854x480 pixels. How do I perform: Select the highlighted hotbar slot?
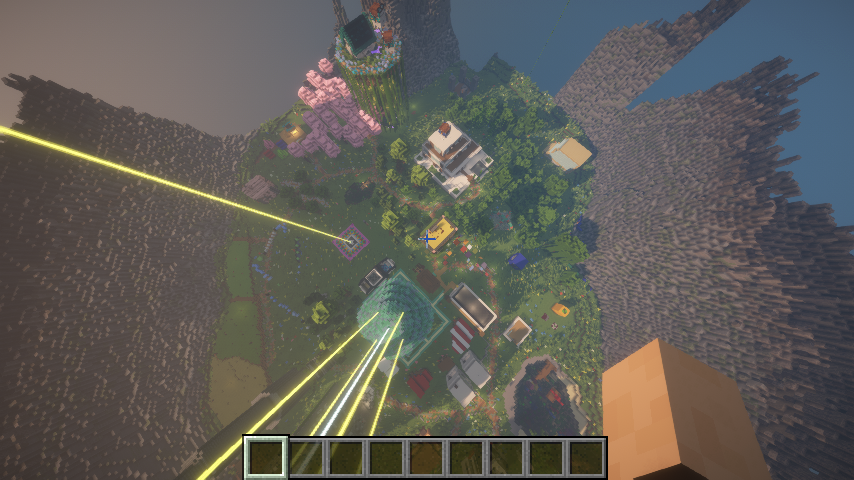(267, 458)
